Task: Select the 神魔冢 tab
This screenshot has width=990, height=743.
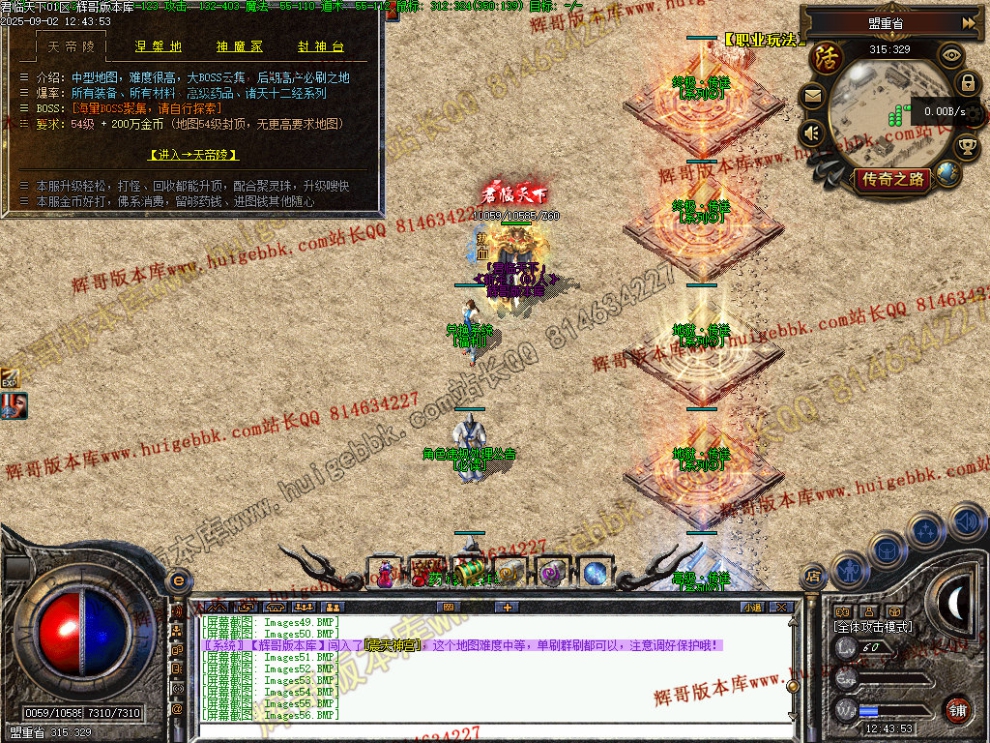Action: [x=239, y=47]
